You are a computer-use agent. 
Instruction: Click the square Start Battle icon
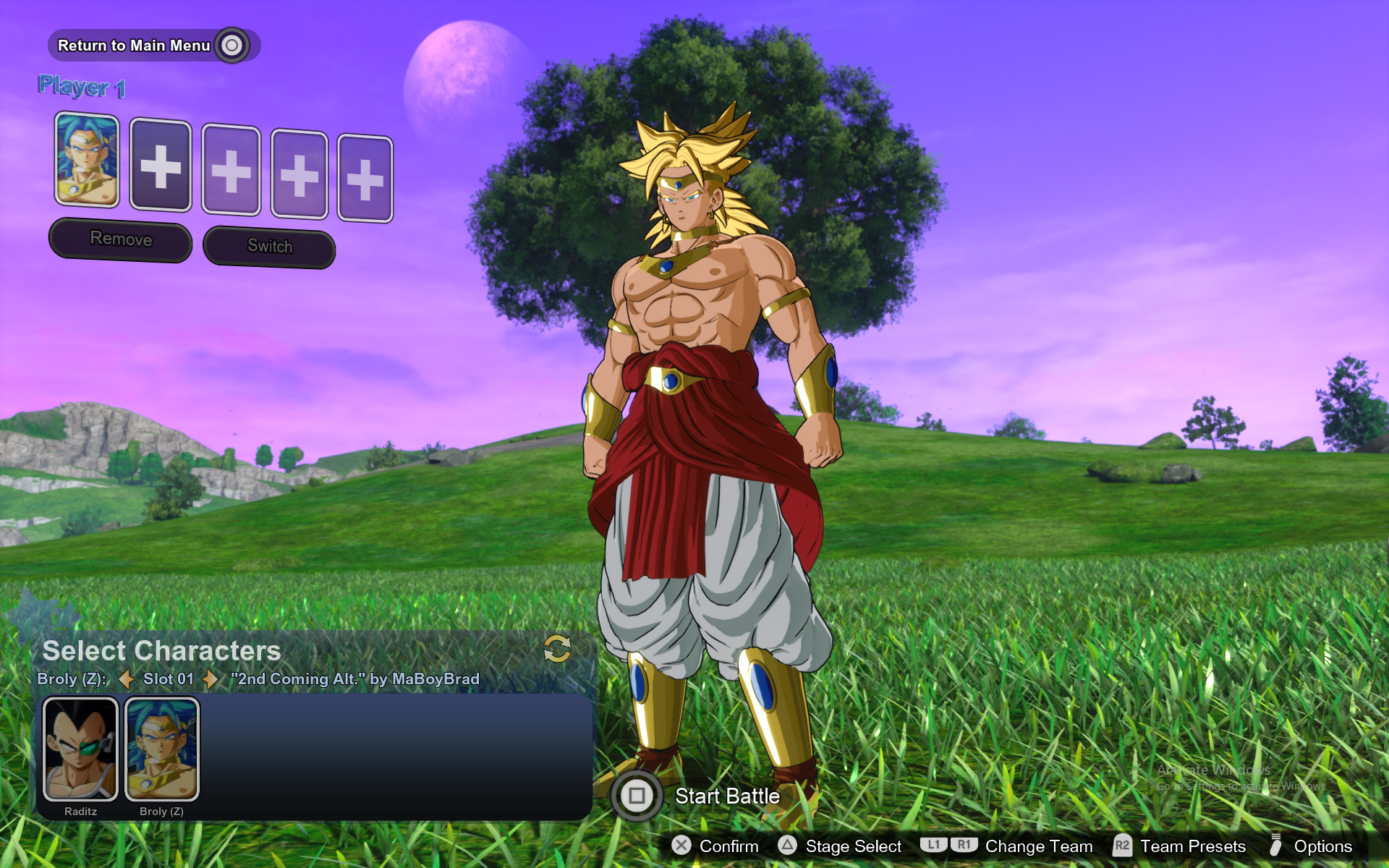637,796
